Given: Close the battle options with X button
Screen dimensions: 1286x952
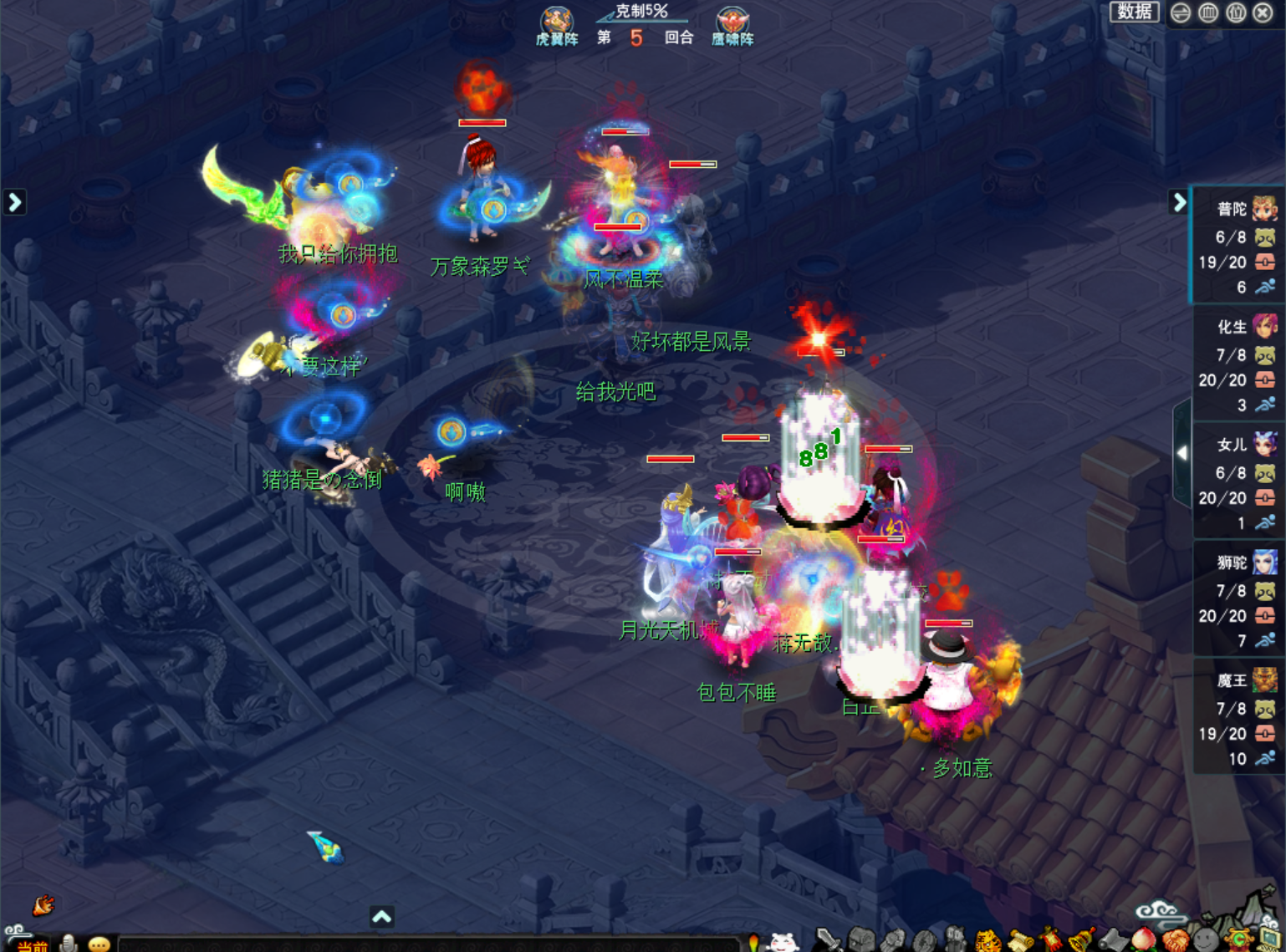Looking at the screenshot, I should pyautogui.click(x=1263, y=13).
